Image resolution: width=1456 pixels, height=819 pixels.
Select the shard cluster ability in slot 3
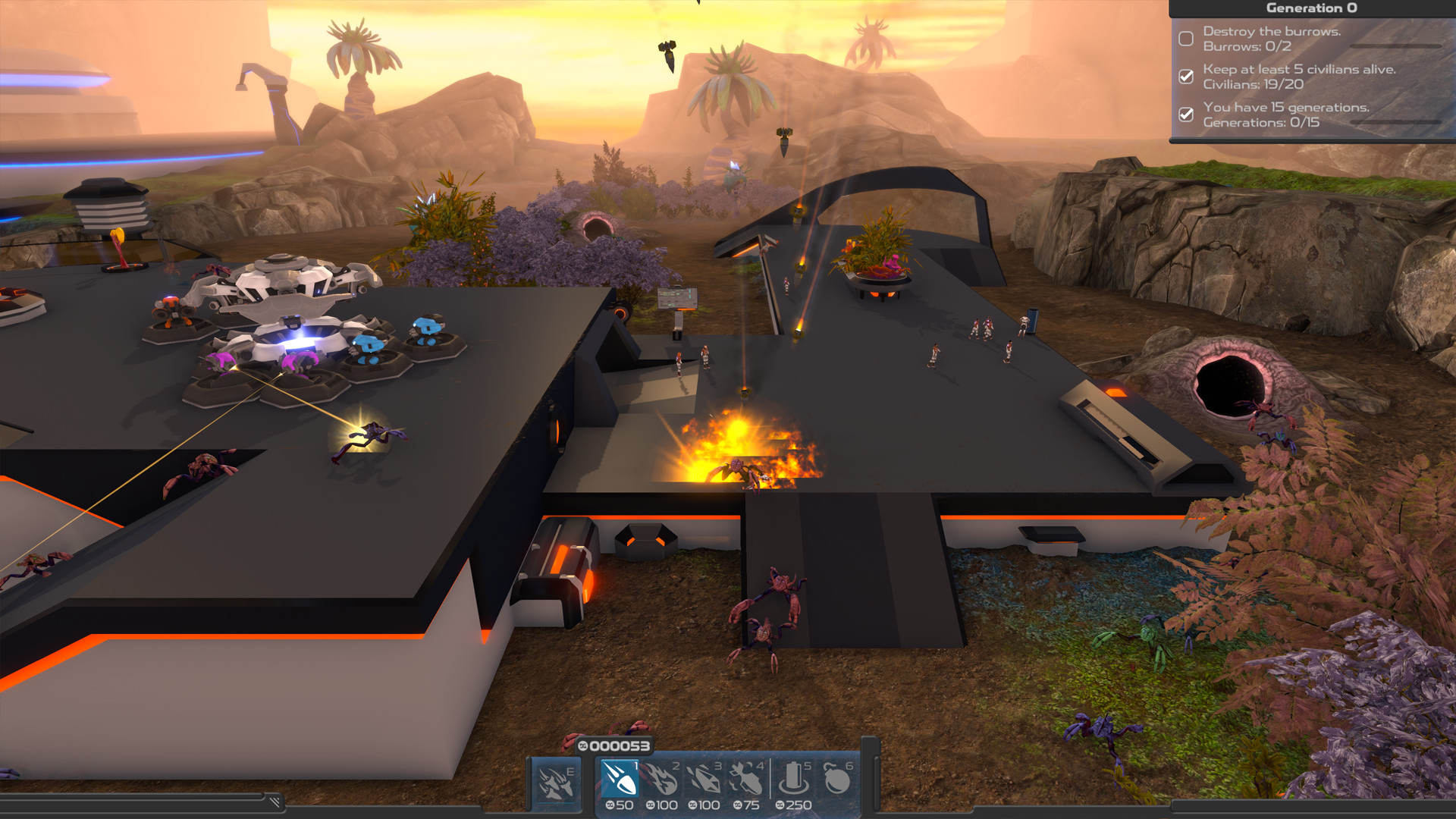(x=704, y=780)
